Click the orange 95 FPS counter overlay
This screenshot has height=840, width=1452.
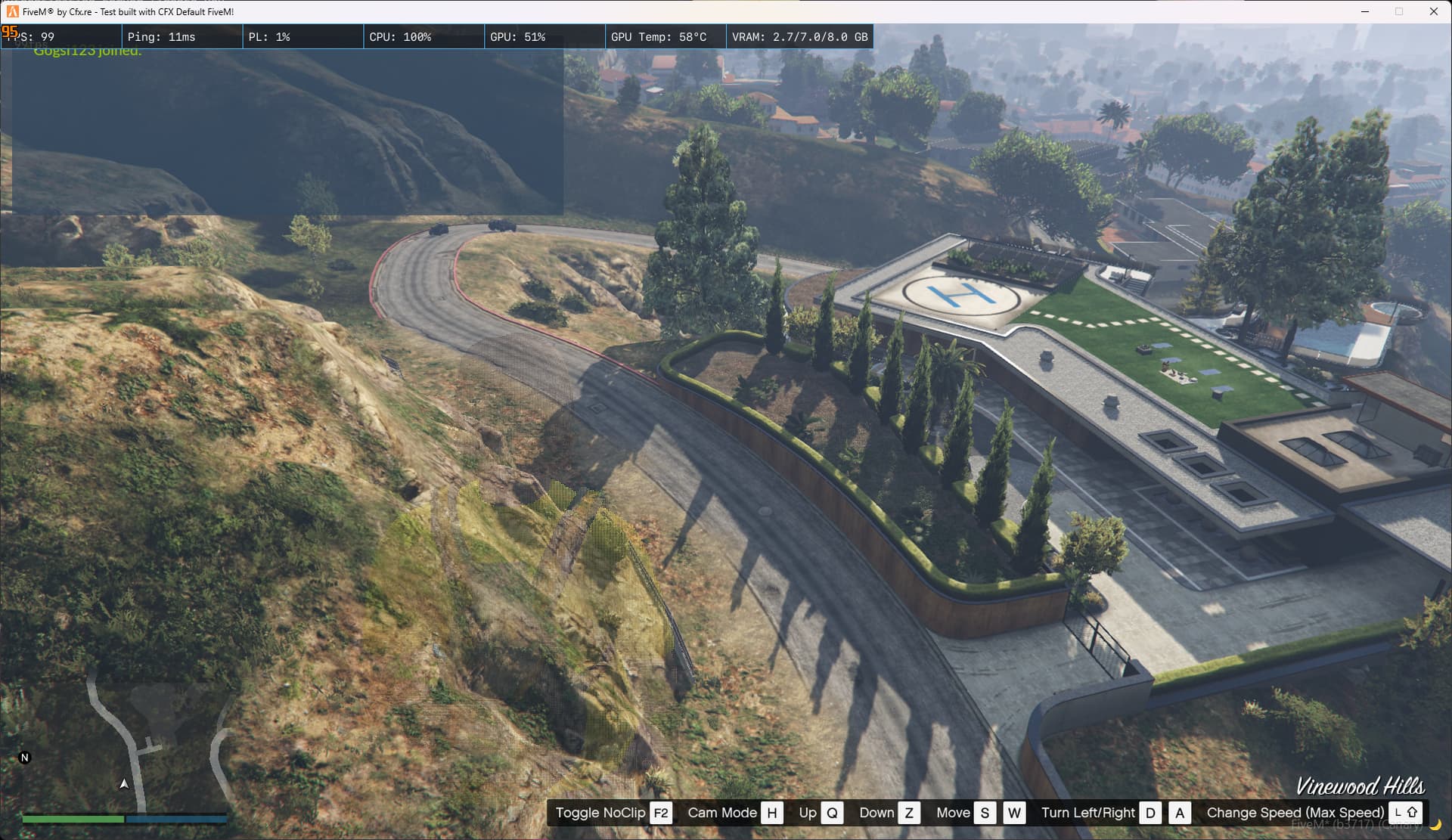click(x=11, y=32)
